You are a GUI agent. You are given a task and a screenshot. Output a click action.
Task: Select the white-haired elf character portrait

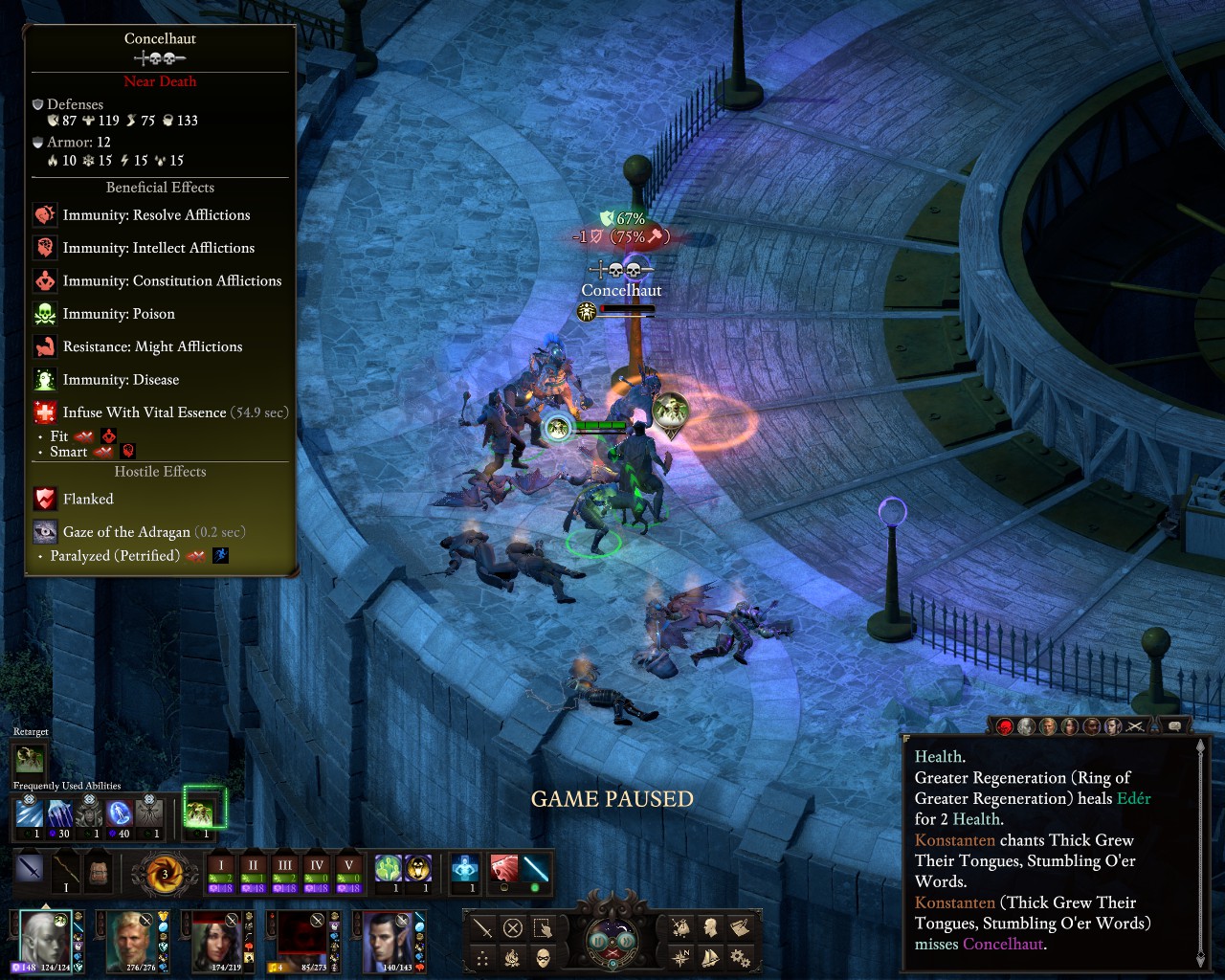pos(44,941)
